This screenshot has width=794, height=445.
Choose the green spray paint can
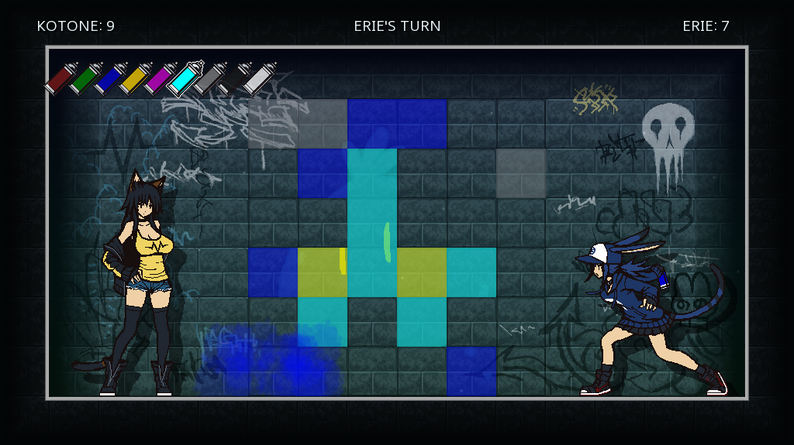pyautogui.click(x=85, y=78)
